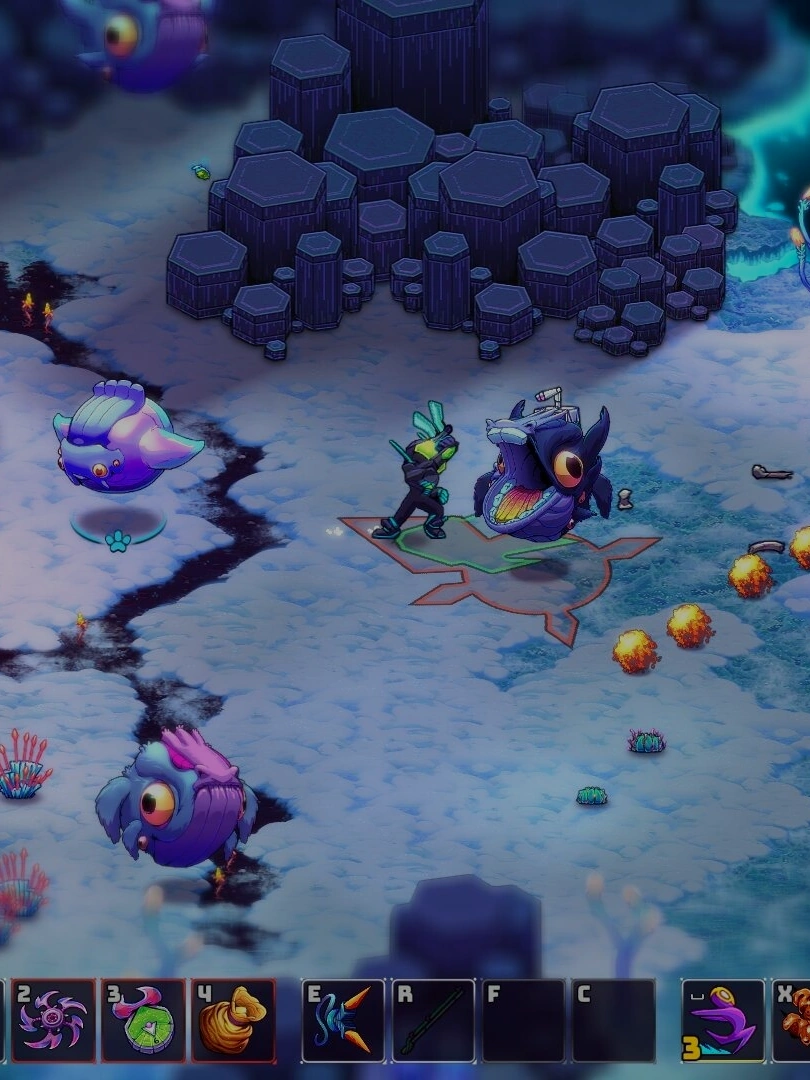
Task: Select the orange sack item in slot 4
Action: point(233,1020)
